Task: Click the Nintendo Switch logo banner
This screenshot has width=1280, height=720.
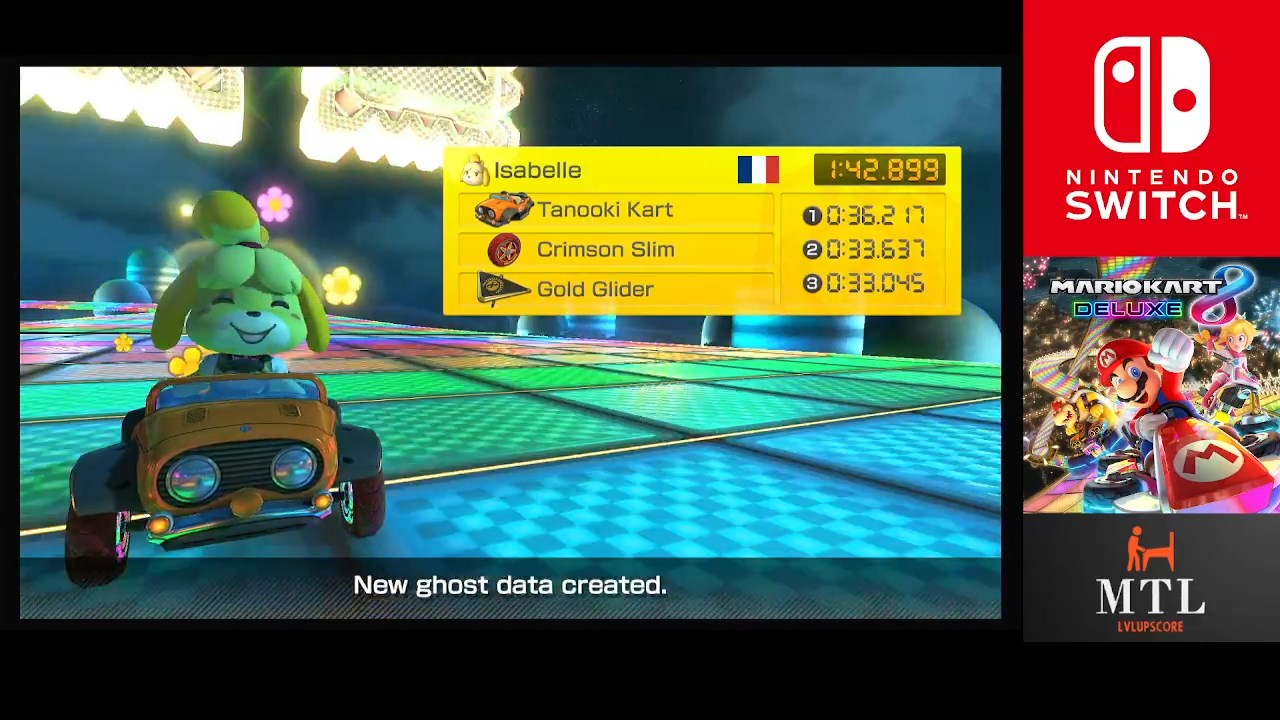Action: click(x=1151, y=128)
